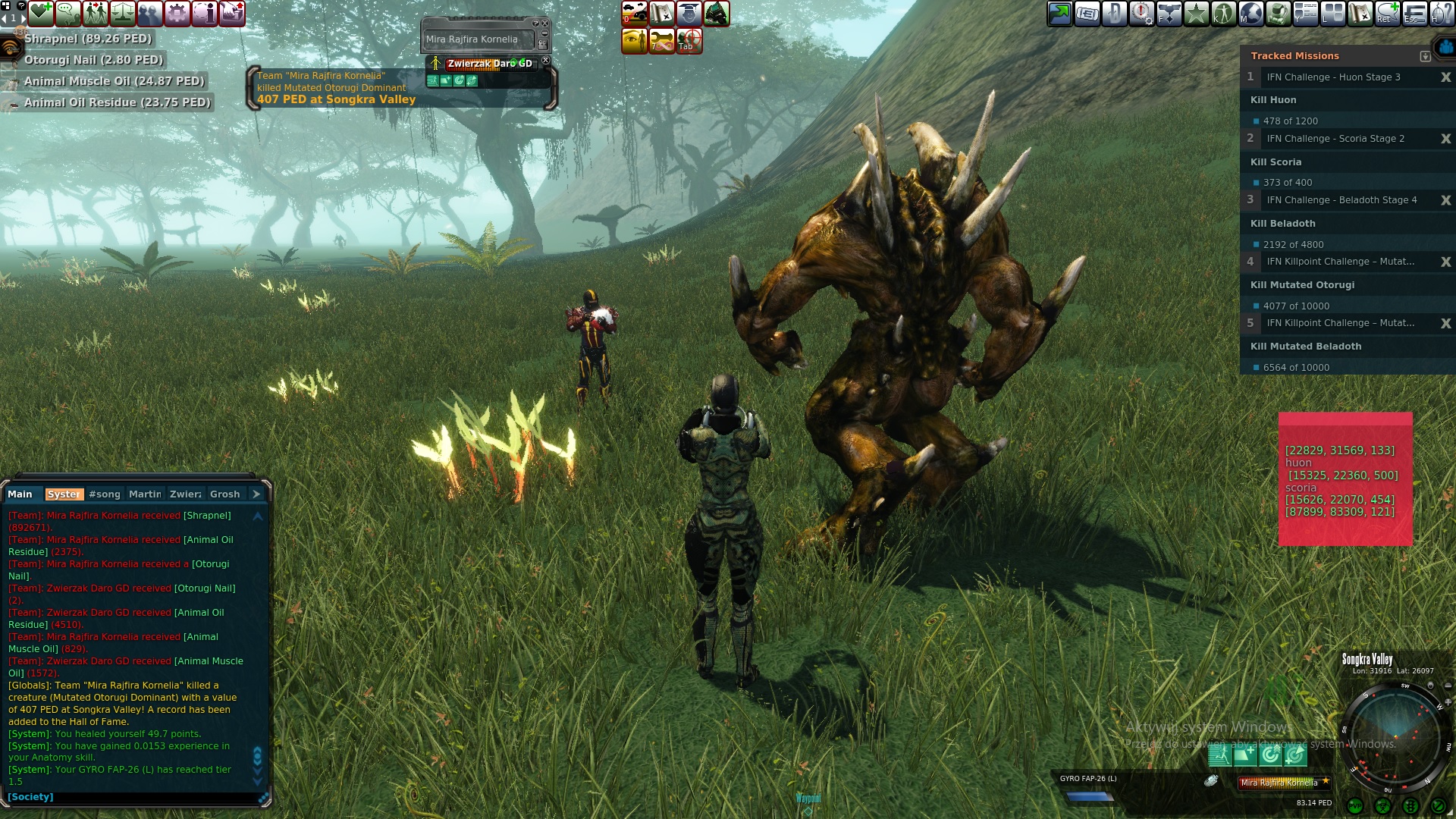Toggle the green PVP indicator button
Viewport: 1456px width, 819px height.
[x=1355, y=806]
